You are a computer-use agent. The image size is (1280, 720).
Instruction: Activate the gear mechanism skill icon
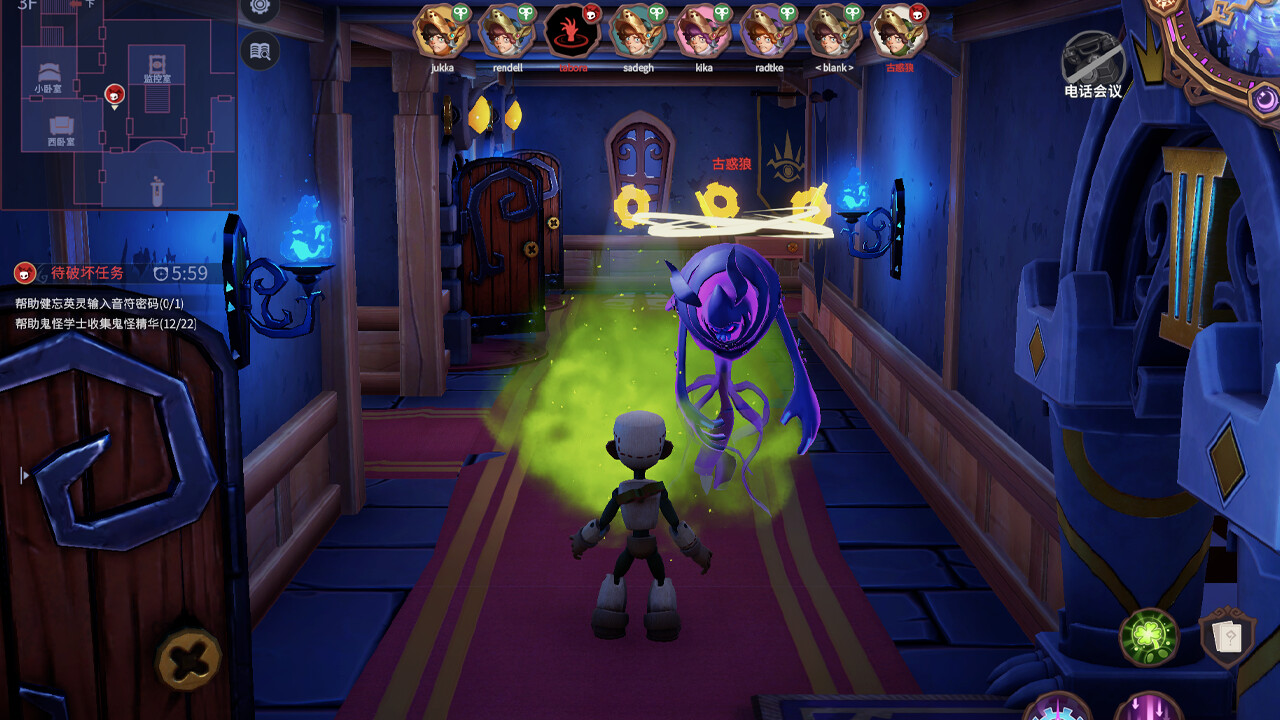(x=1058, y=714)
